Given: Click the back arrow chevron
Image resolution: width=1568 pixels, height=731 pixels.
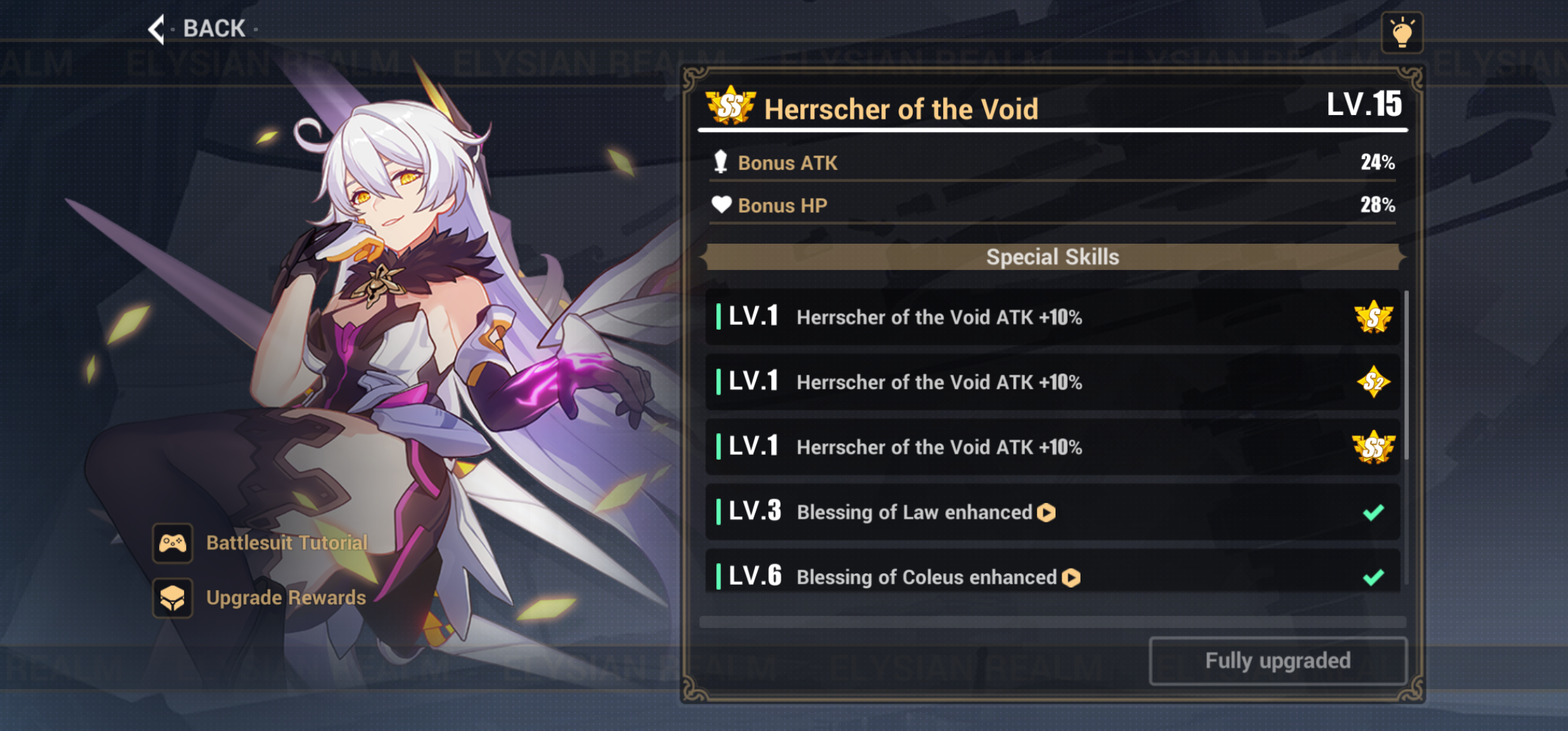Looking at the screenshot, I should pyautogui.click(x=157, y=29).
